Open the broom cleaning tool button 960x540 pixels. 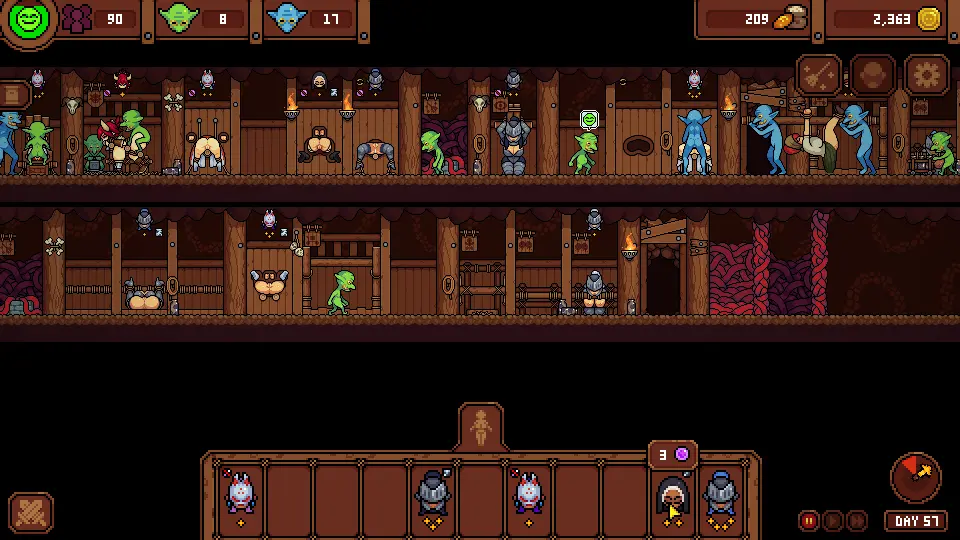click(818, 76)
